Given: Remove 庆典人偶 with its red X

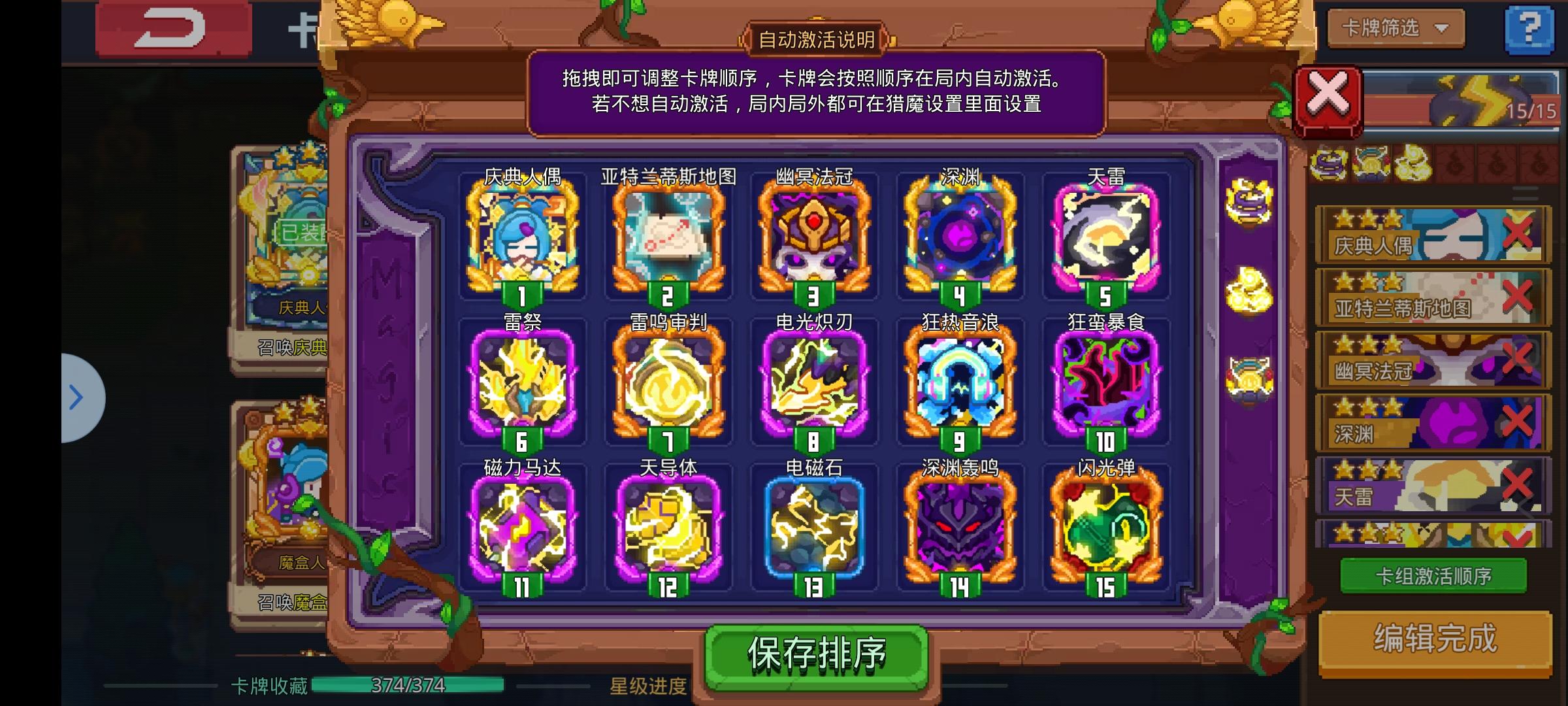Looking at the screenshot, I should tap(1516, 232).
